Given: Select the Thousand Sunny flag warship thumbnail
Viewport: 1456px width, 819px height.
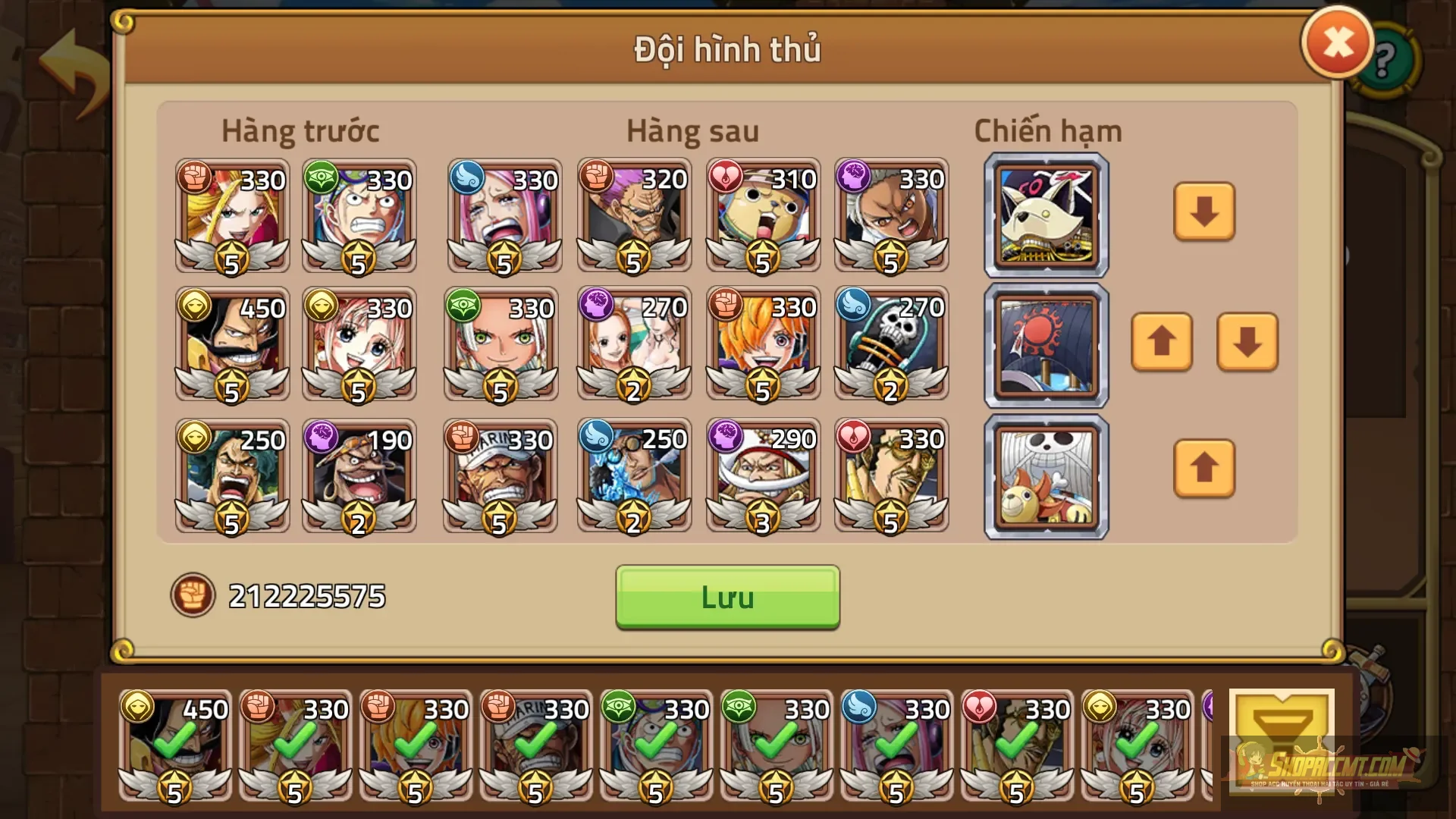Looking at the screenshot, I should (1045, 476).
